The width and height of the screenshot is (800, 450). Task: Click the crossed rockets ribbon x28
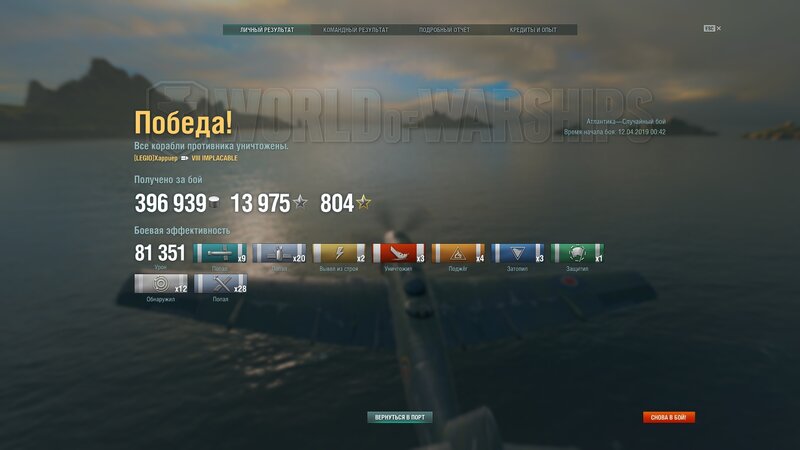[x=220, y=284]
